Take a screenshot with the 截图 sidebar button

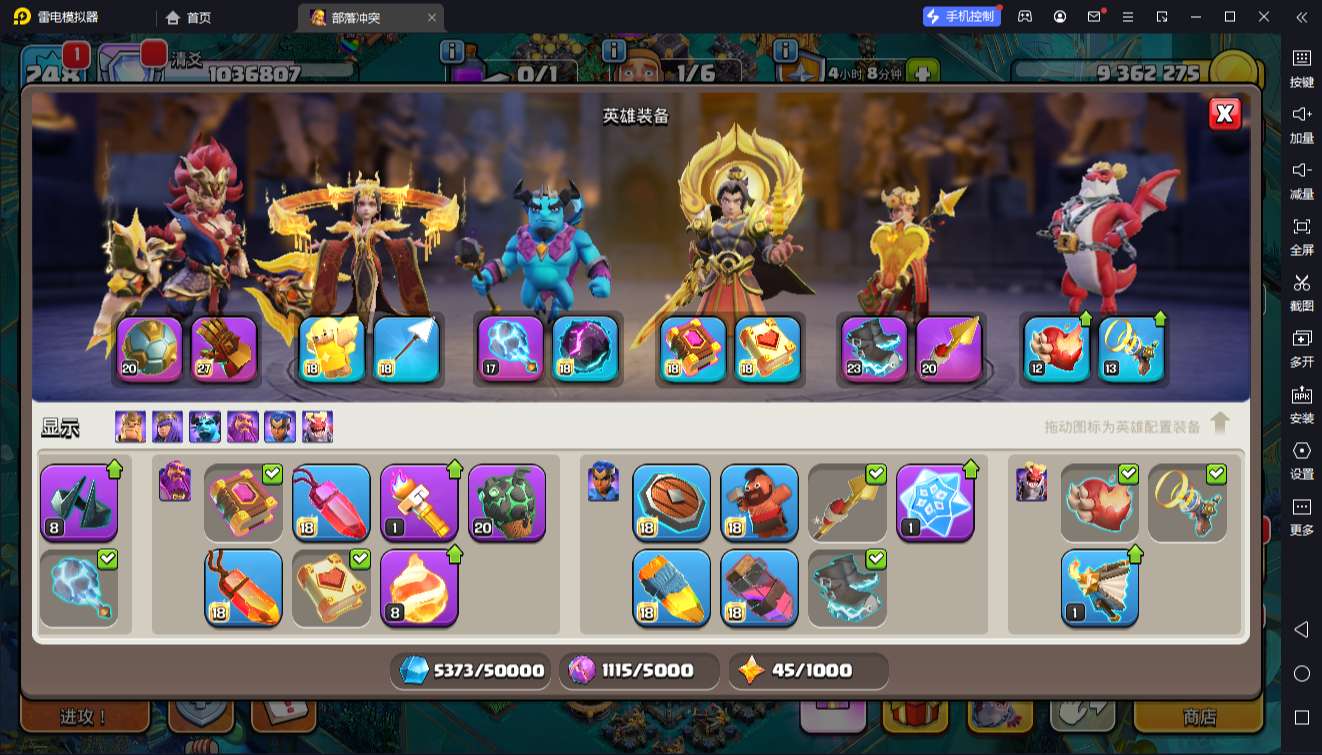tap(1301, 292)
